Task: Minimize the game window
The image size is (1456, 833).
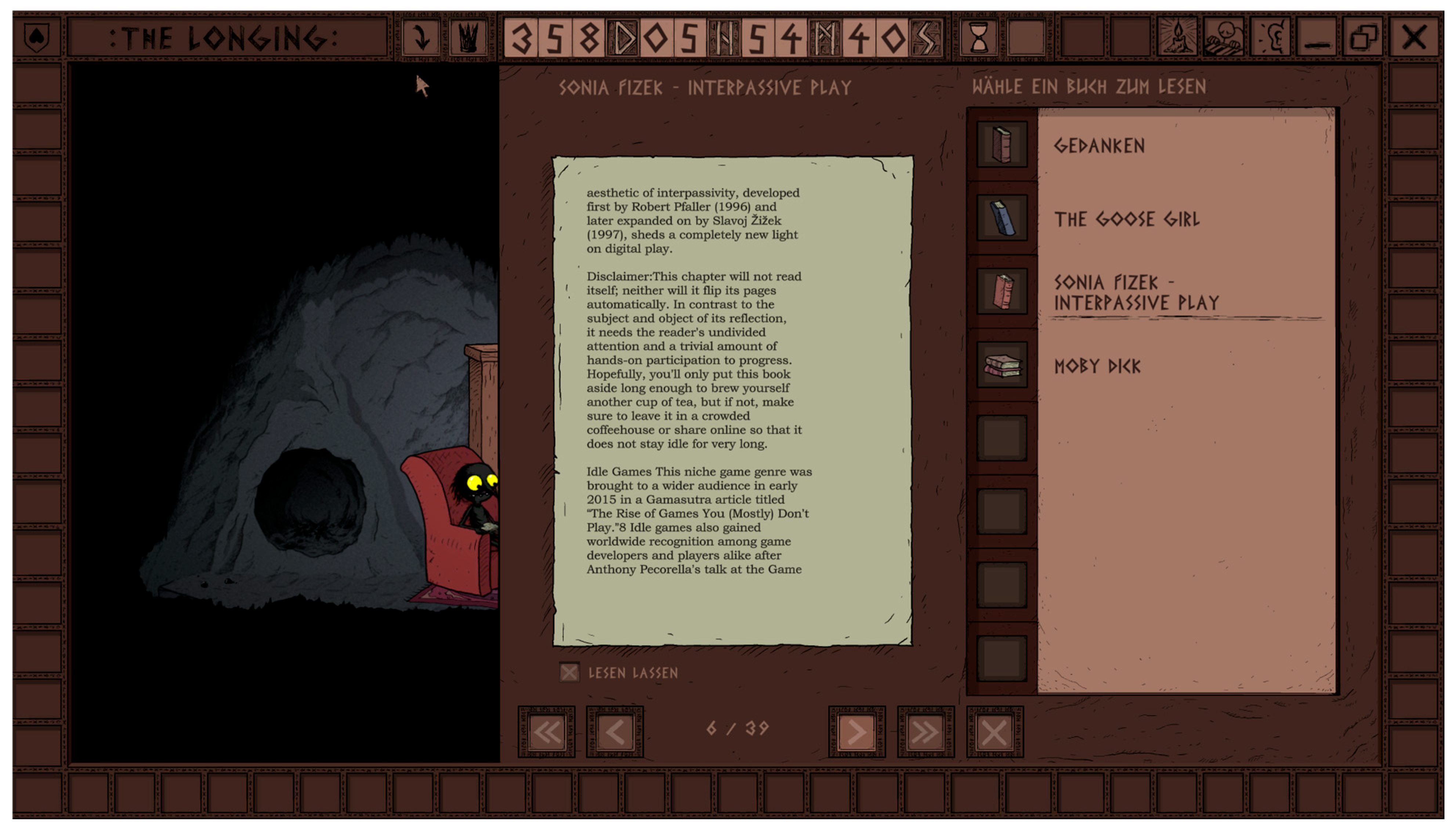Action: [x=1317, y=38]
